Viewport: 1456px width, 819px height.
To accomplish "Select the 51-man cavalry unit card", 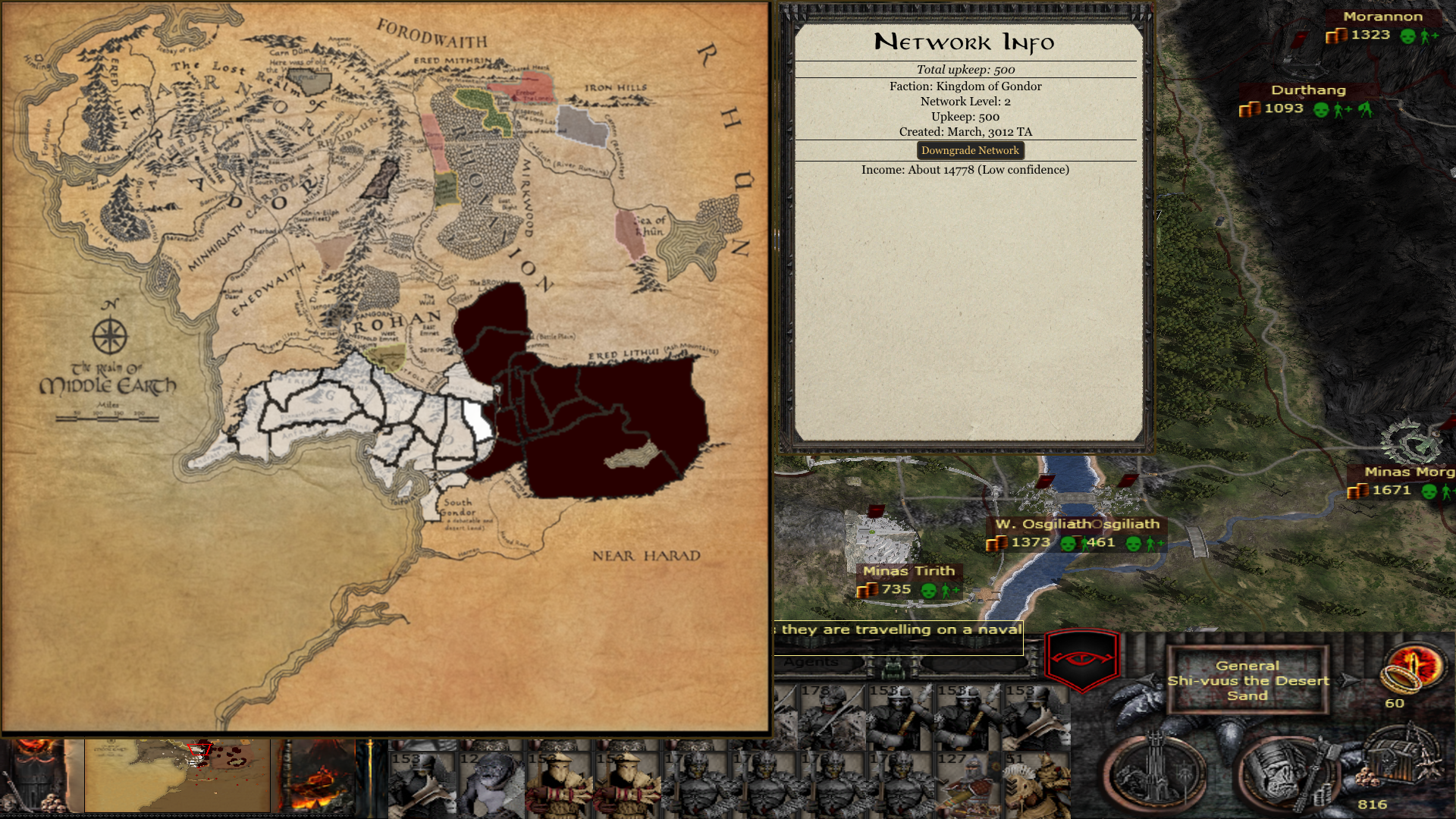I will tap(1037, 785).
